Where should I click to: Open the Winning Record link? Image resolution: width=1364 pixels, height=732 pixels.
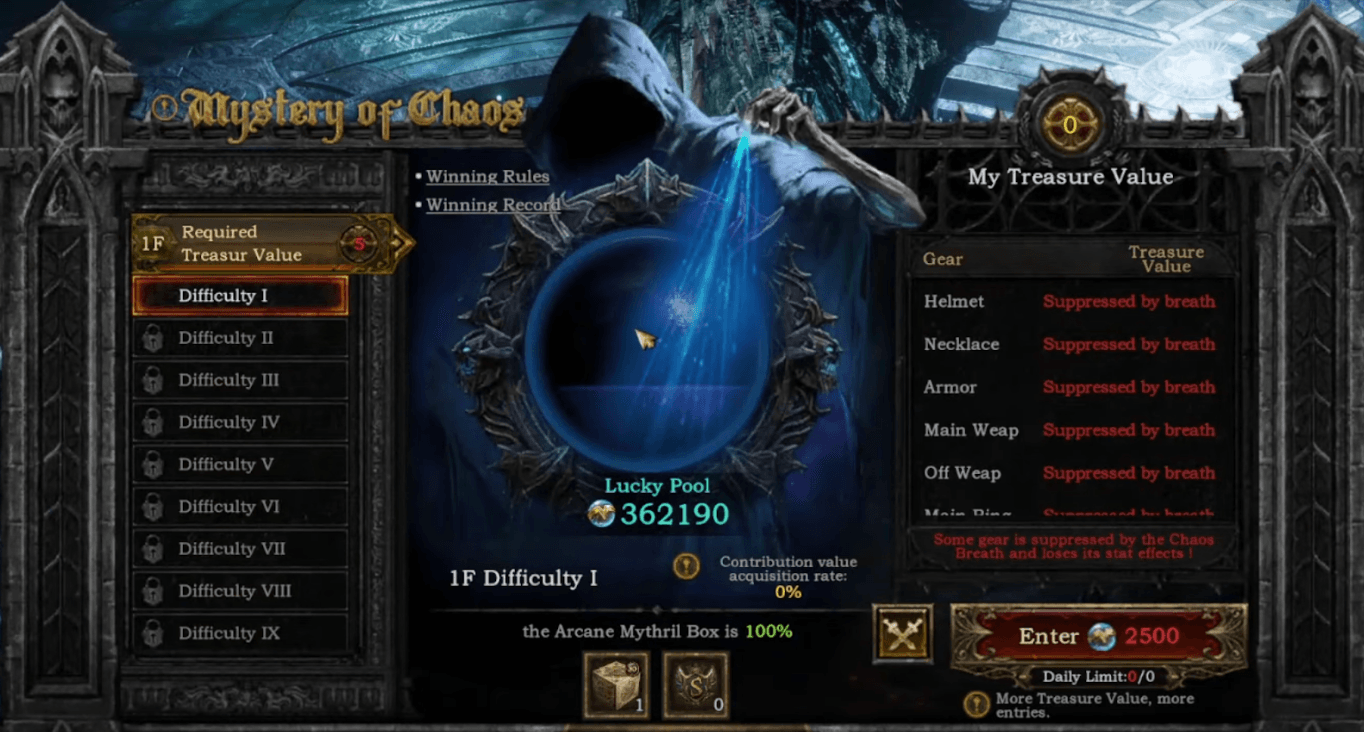tap(493, 205)
